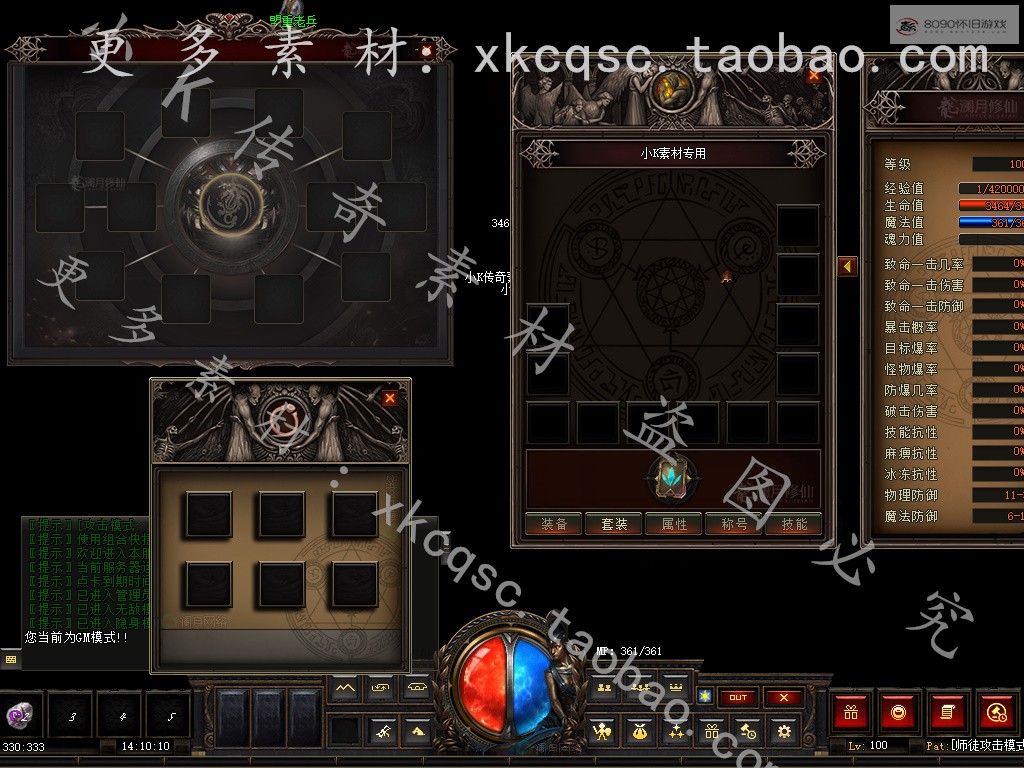This screenshot has width=1024, height=768.
Task: Toggle the chat panel yellow button
Action: coord(11,659)
